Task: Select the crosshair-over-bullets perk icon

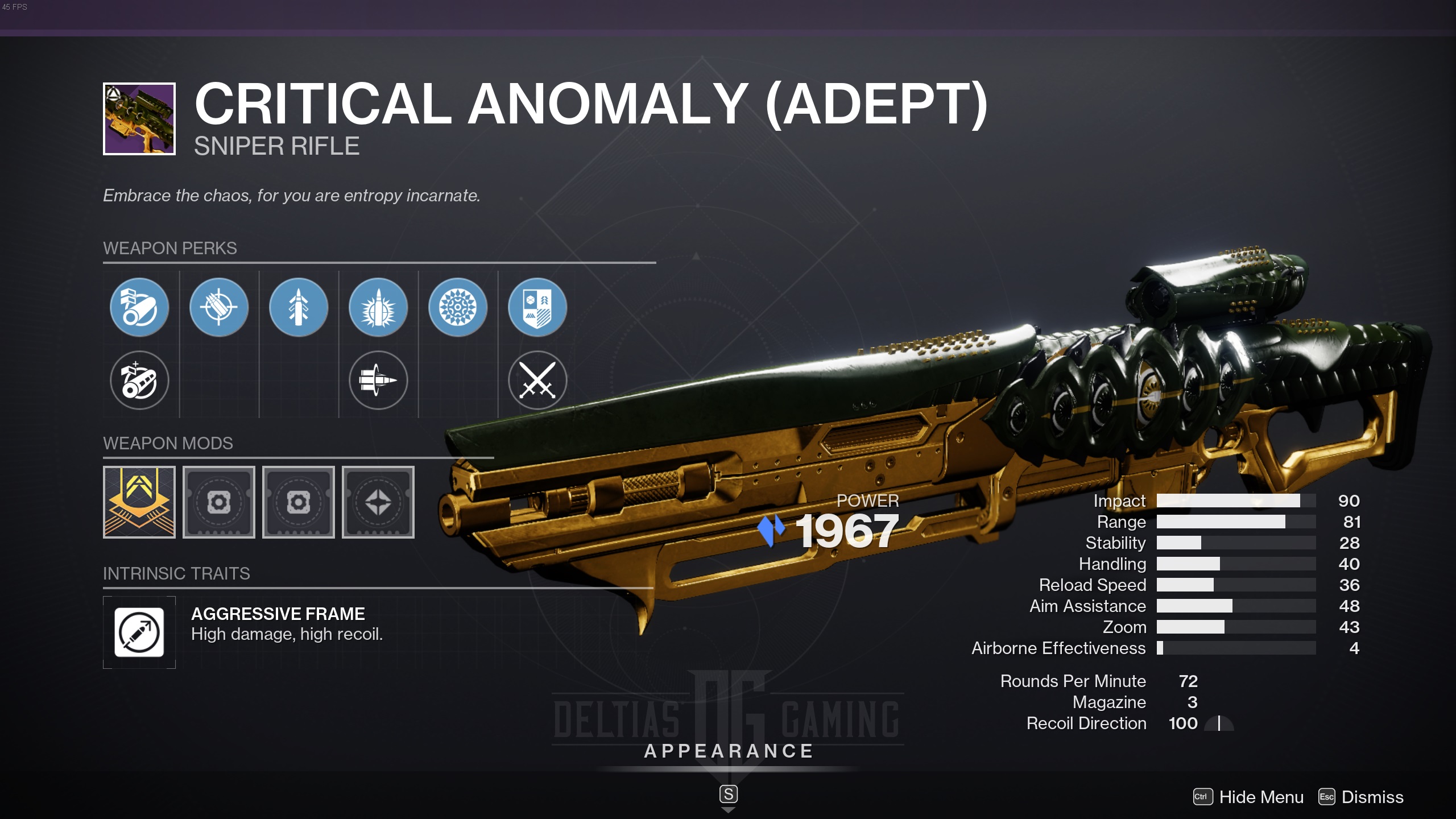Action: click(x=219, y=307)
